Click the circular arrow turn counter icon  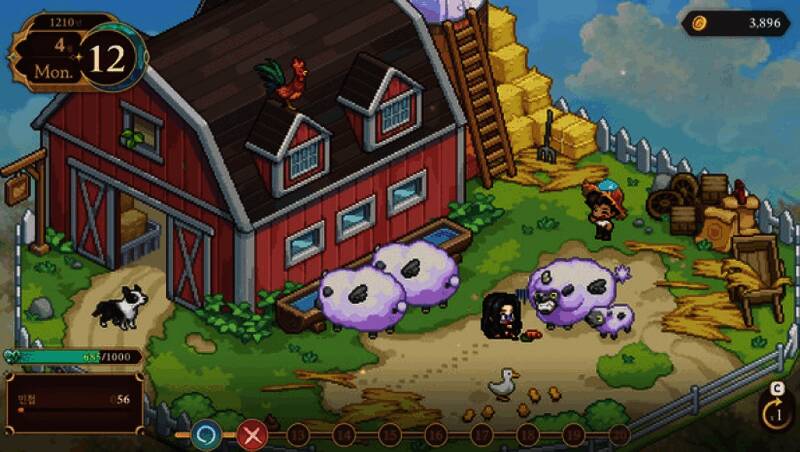pyautogui.click(x=775, y=412)
